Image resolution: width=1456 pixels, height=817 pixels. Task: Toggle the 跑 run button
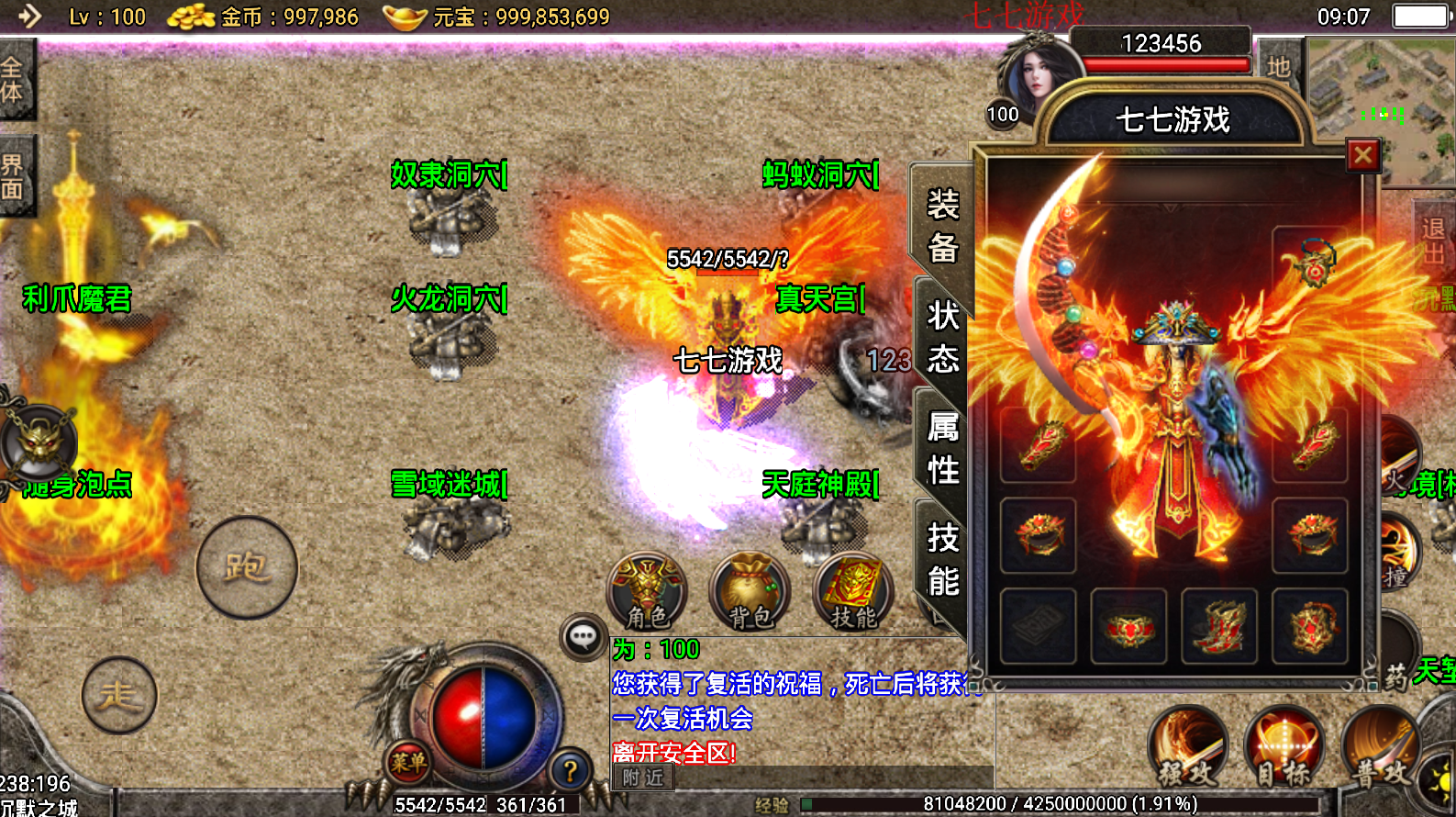click(247, 568)
